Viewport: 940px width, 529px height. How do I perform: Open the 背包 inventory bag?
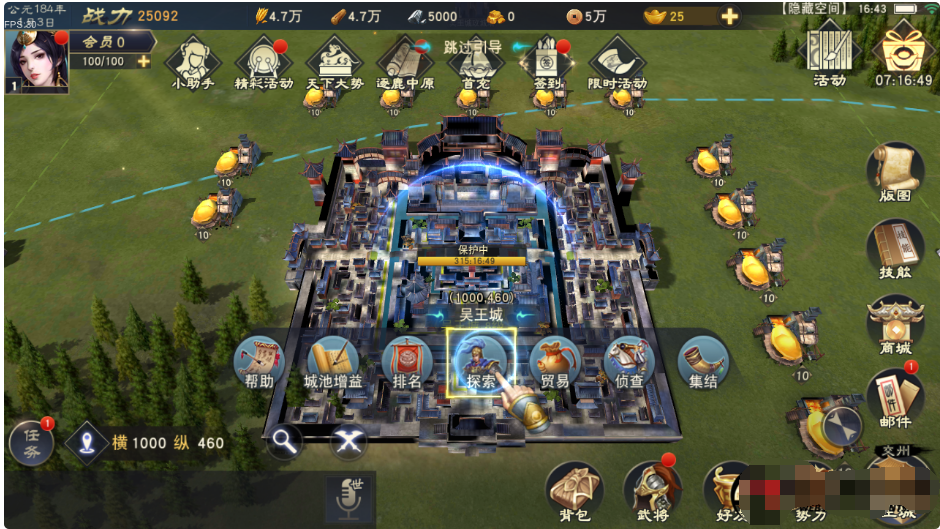click(575, 492)
